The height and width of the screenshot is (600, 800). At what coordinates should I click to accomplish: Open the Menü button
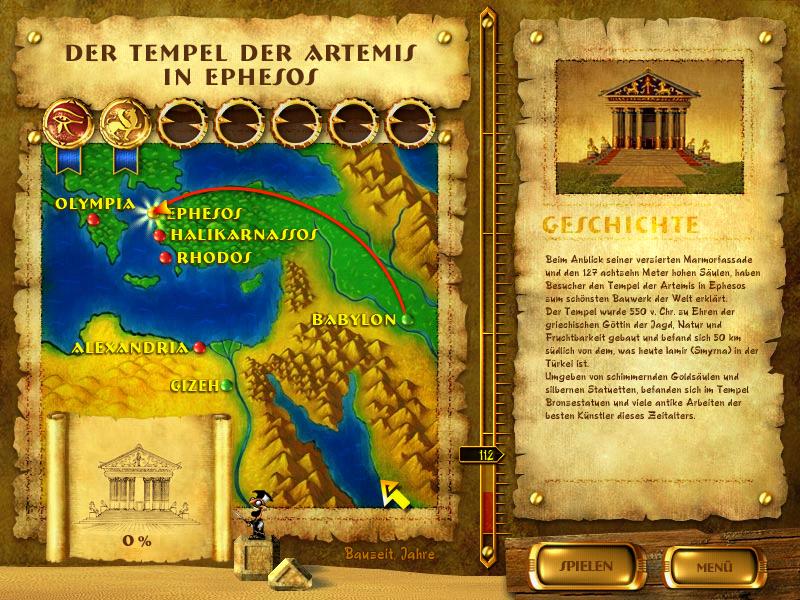[x=712, y=565]
